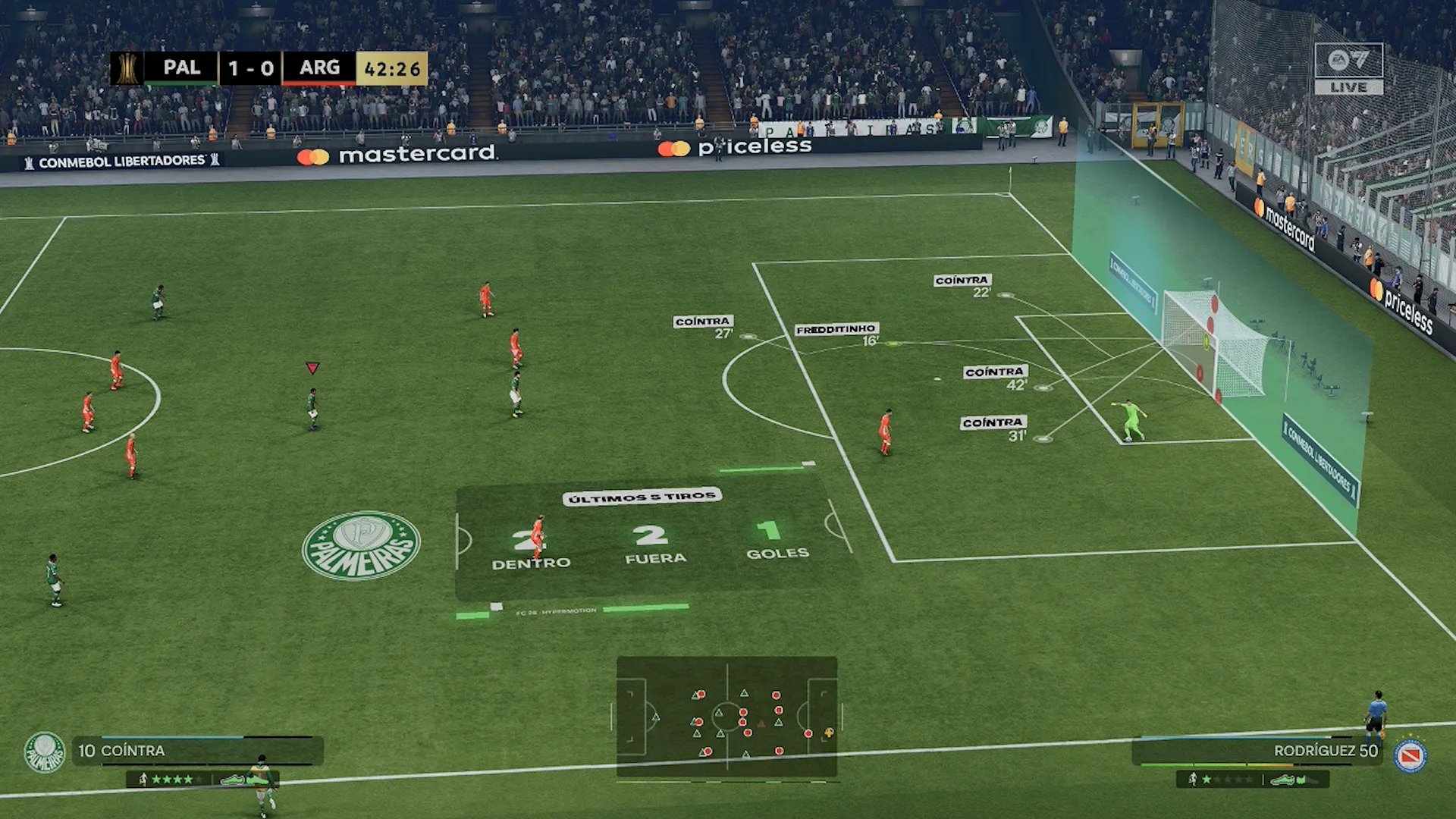
Task: Click the radar minimap of player positions
Action: (726, 717)
